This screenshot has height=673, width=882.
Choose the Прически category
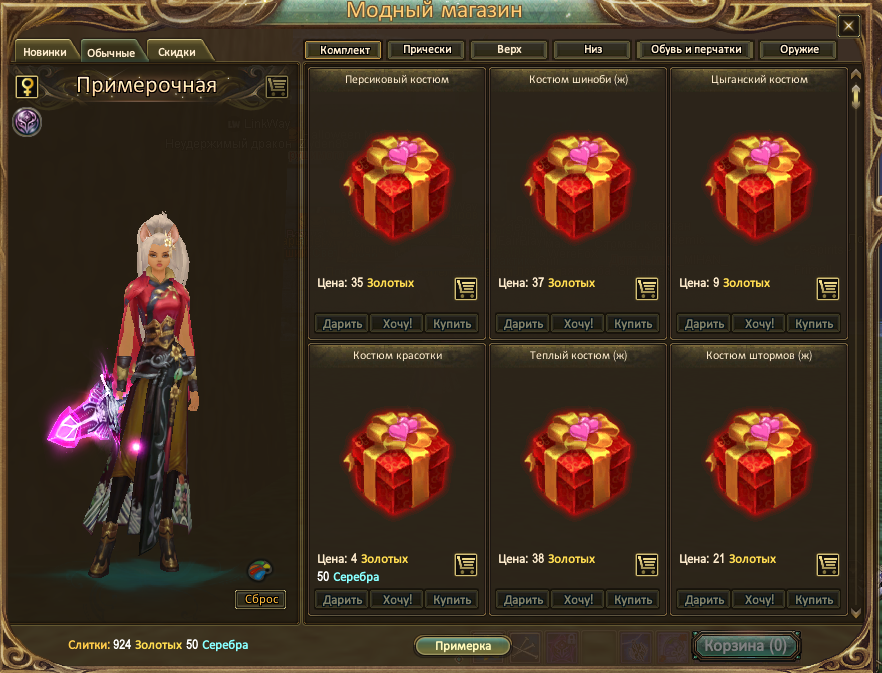(x=426, y=49)
